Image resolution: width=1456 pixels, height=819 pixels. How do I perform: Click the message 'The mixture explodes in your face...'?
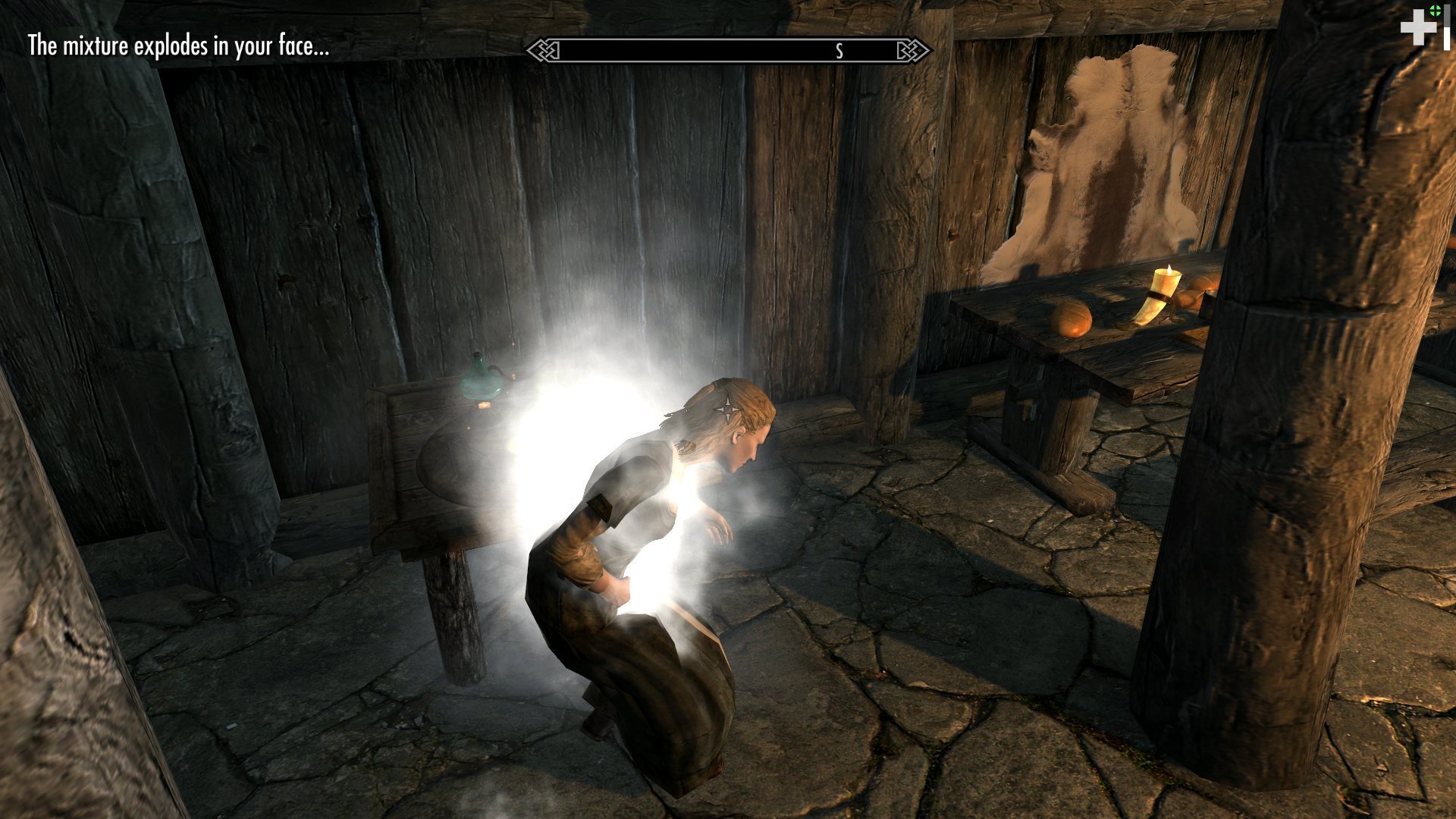pyautogui.click(x=179, y=50)
